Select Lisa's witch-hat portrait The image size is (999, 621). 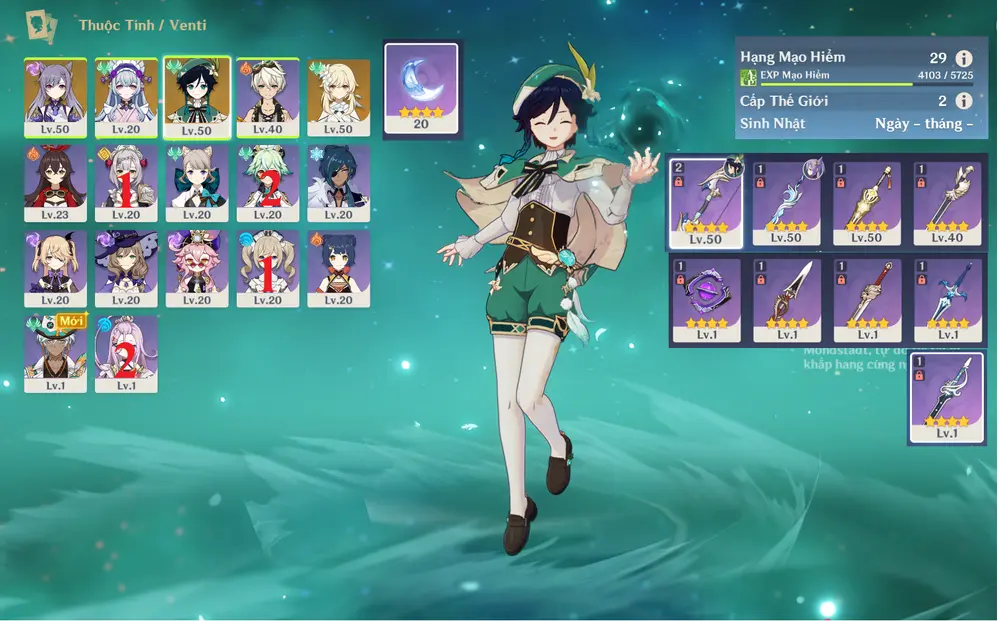pos(126,269)
